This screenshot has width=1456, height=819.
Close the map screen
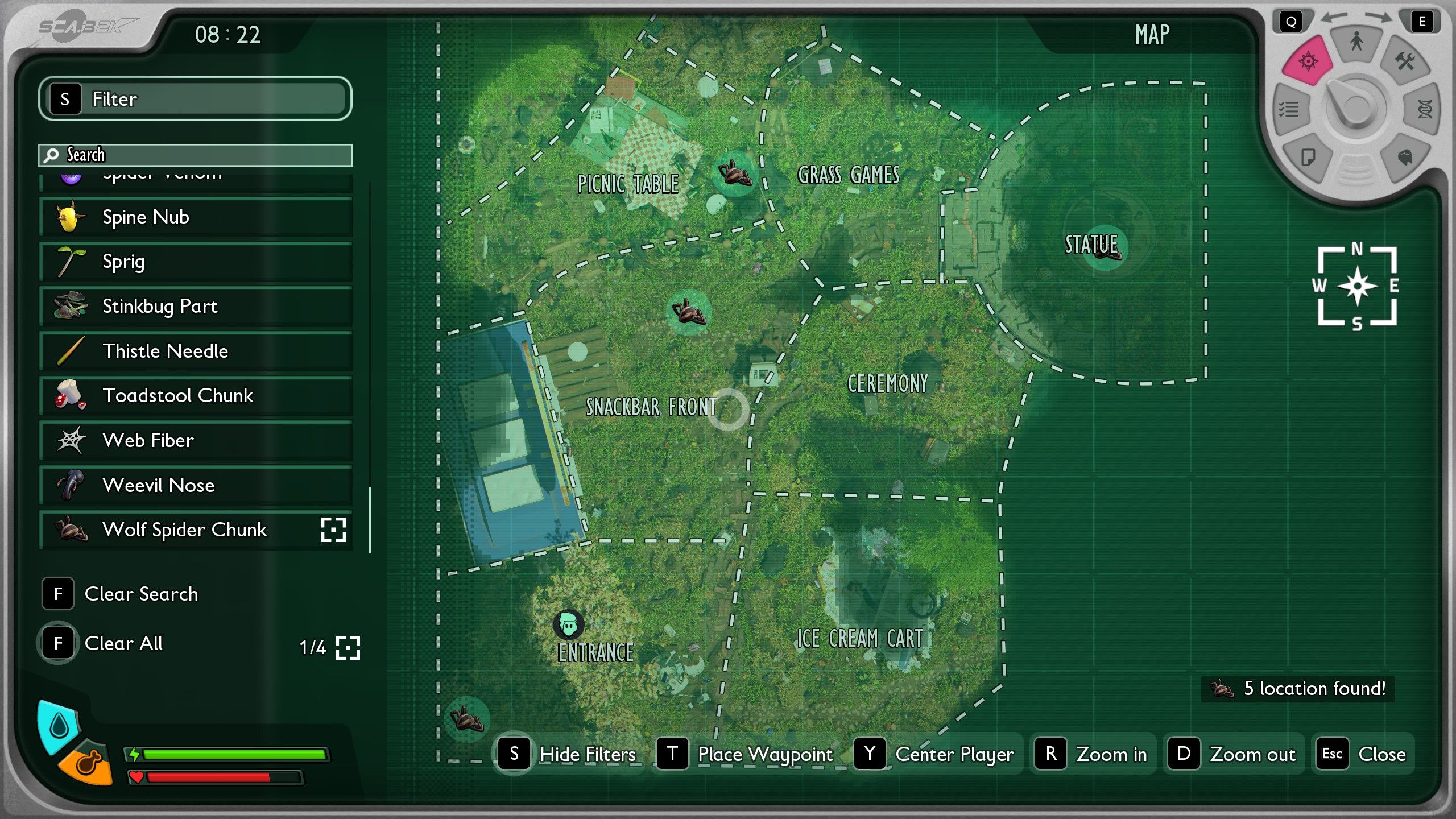pyautogui.click(x=1362, y=754)
